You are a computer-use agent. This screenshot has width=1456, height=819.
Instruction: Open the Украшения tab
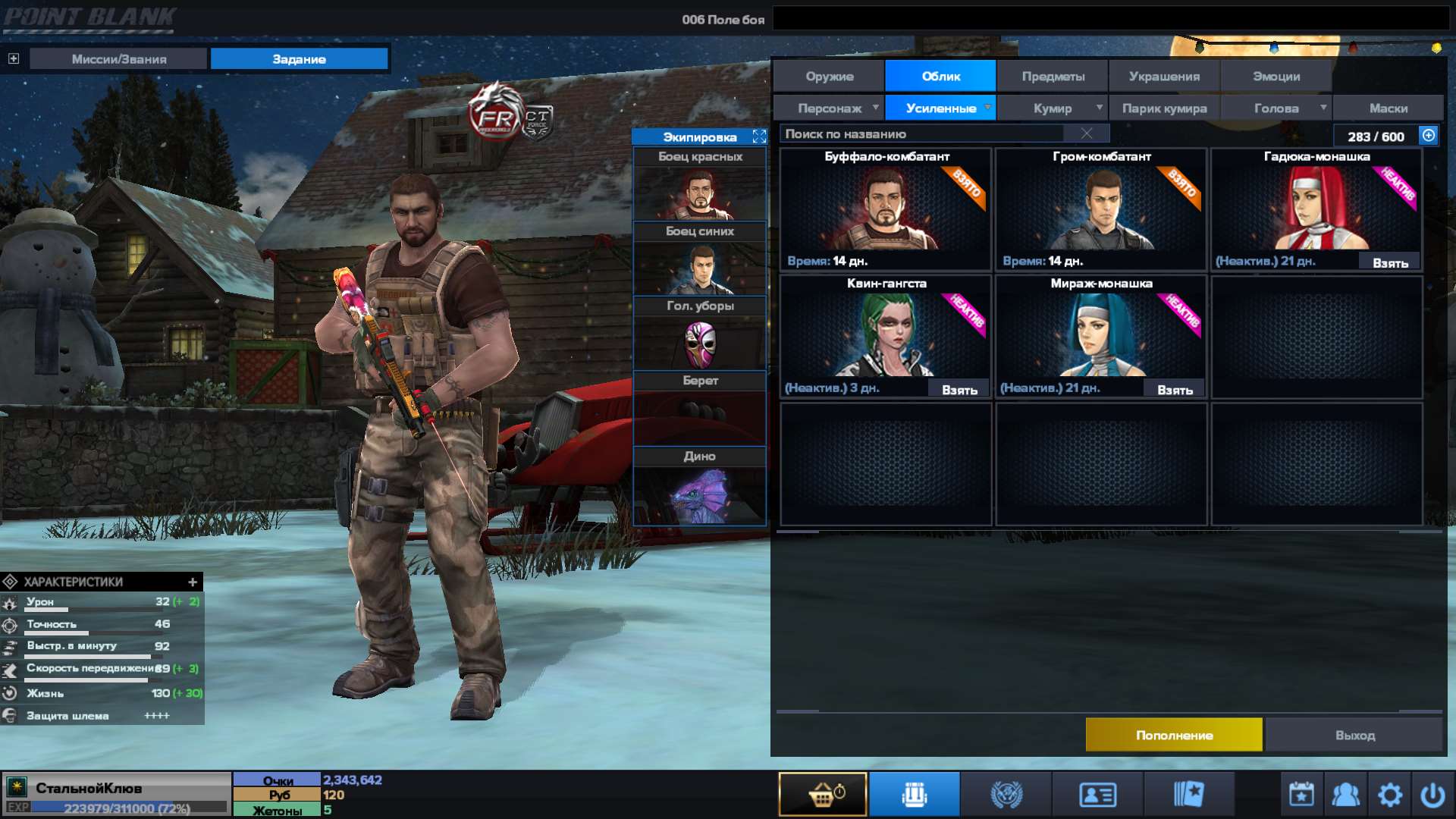(1163, 76)
